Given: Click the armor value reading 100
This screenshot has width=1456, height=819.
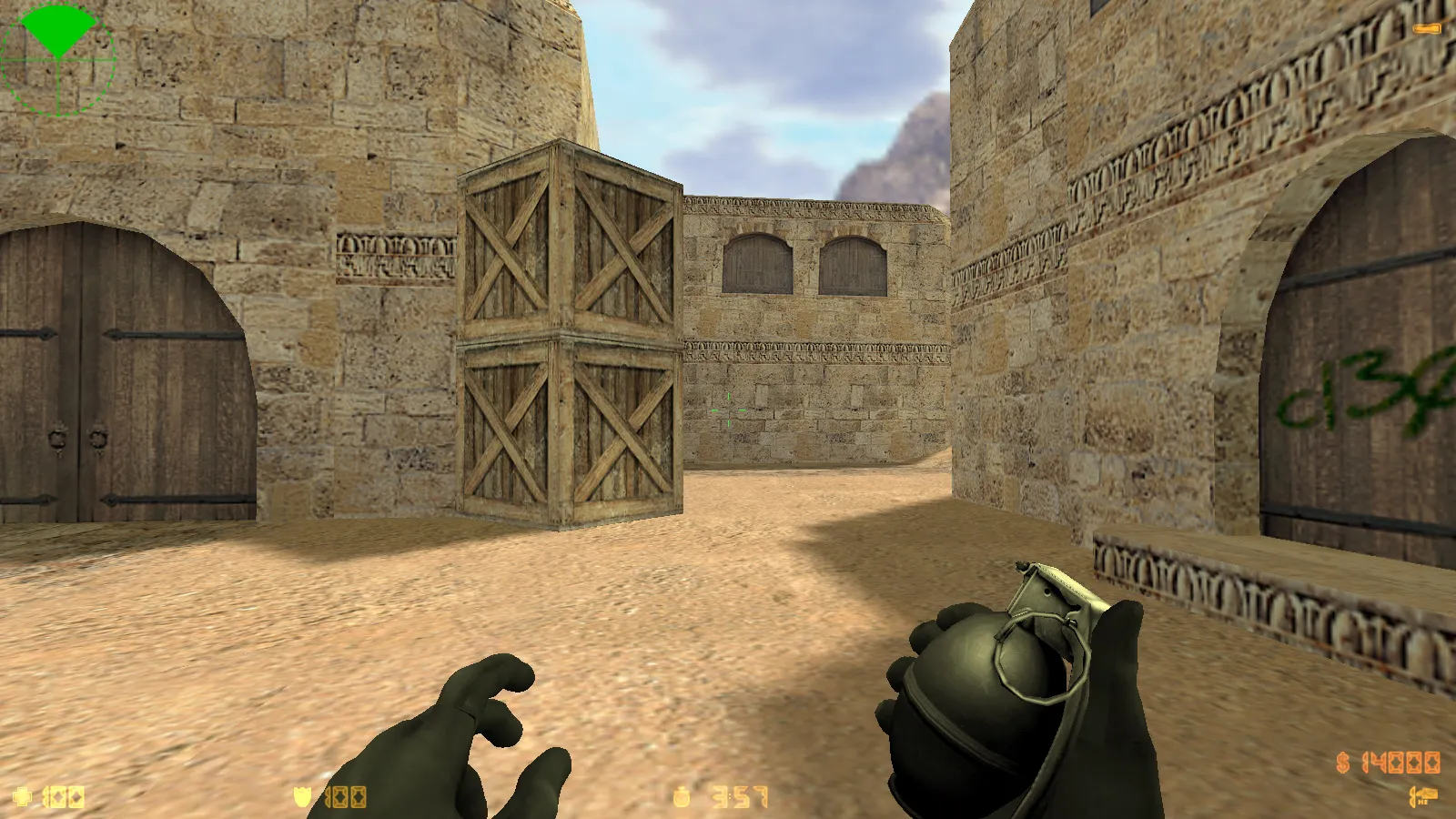Looking at the screenshot, I should click(x=344, y=796).
